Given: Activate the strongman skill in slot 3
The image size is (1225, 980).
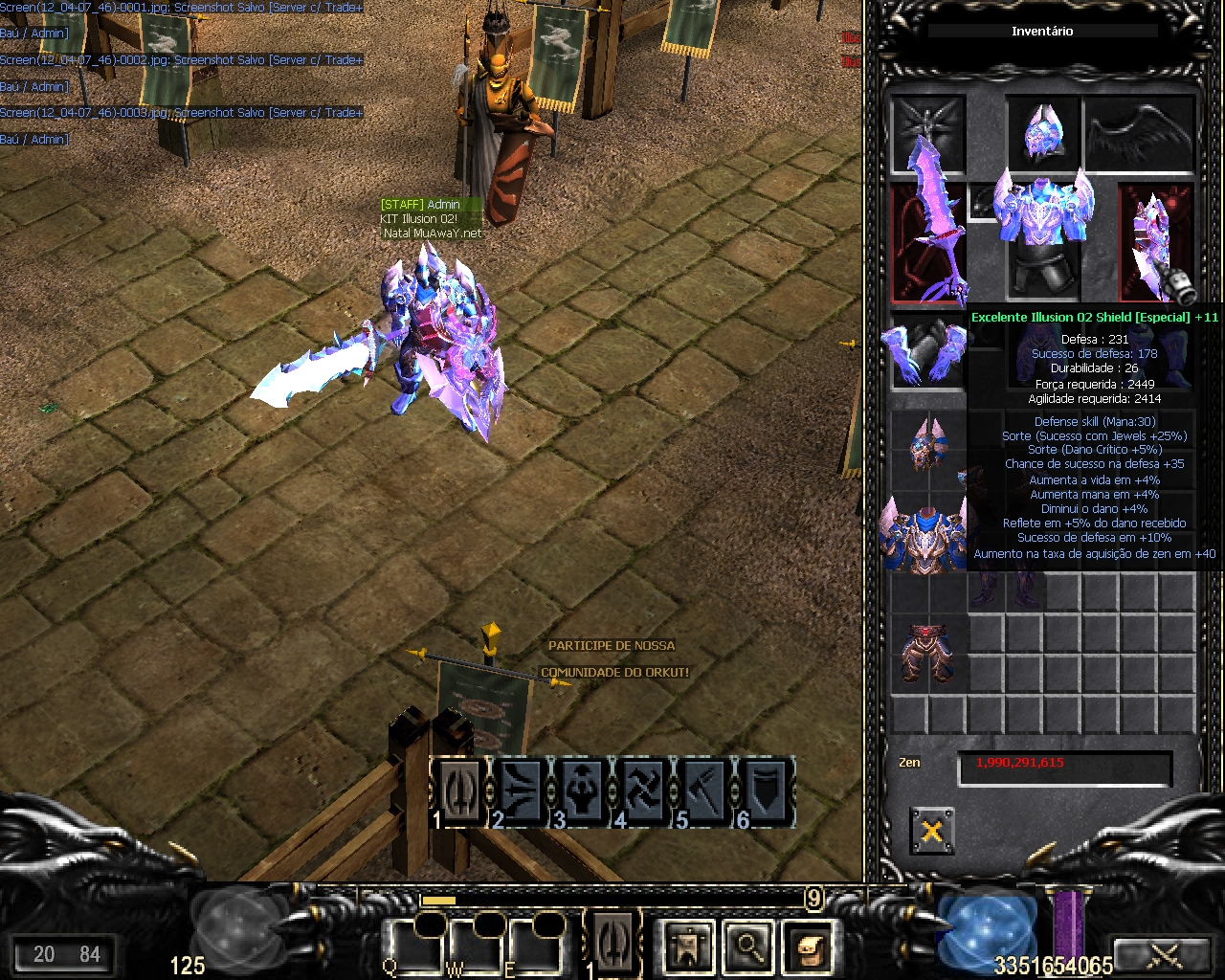Looking at the screenshot, I should (583, 791).
